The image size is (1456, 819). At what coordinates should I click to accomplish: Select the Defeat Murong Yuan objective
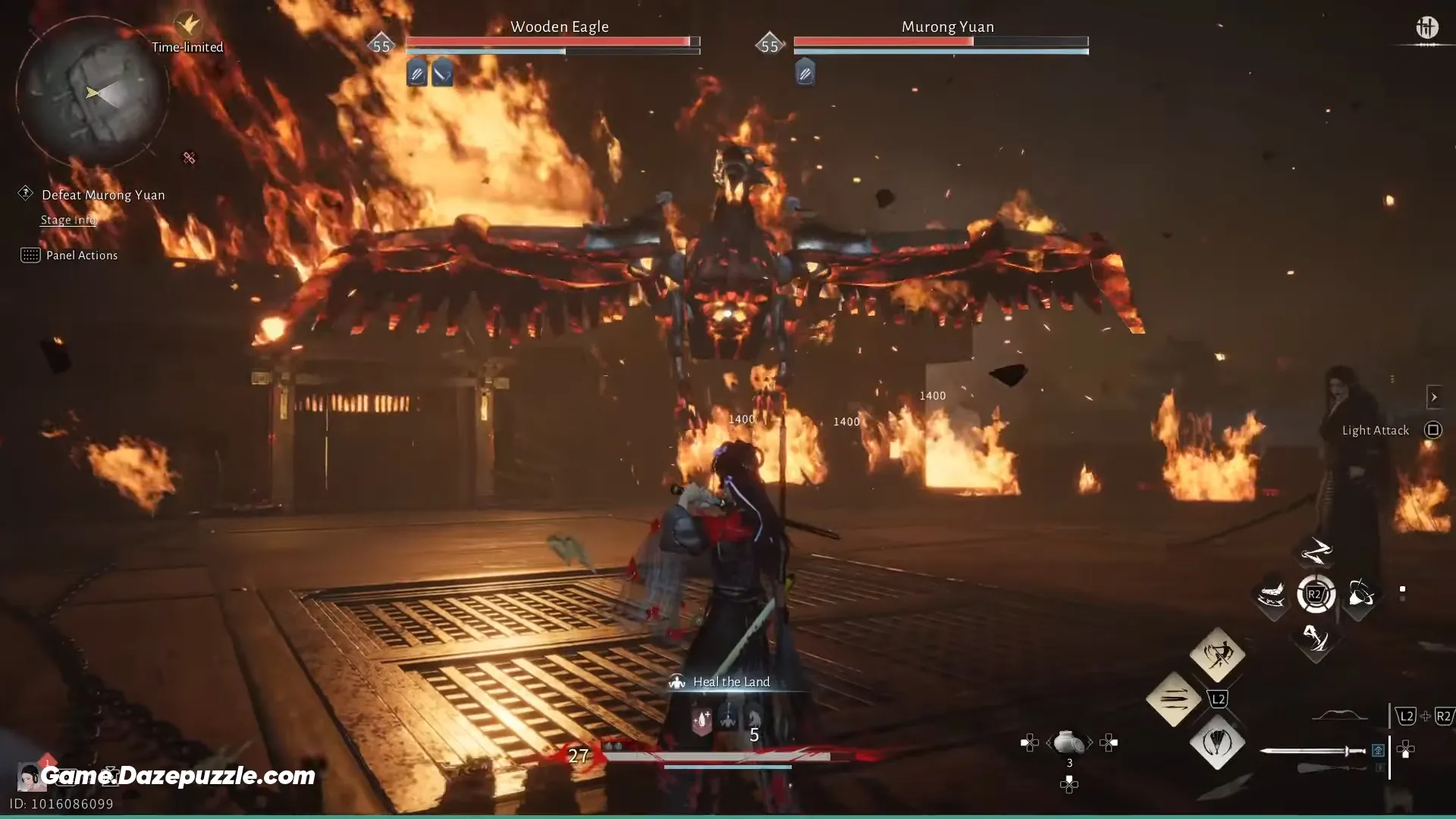coord(103,195)
